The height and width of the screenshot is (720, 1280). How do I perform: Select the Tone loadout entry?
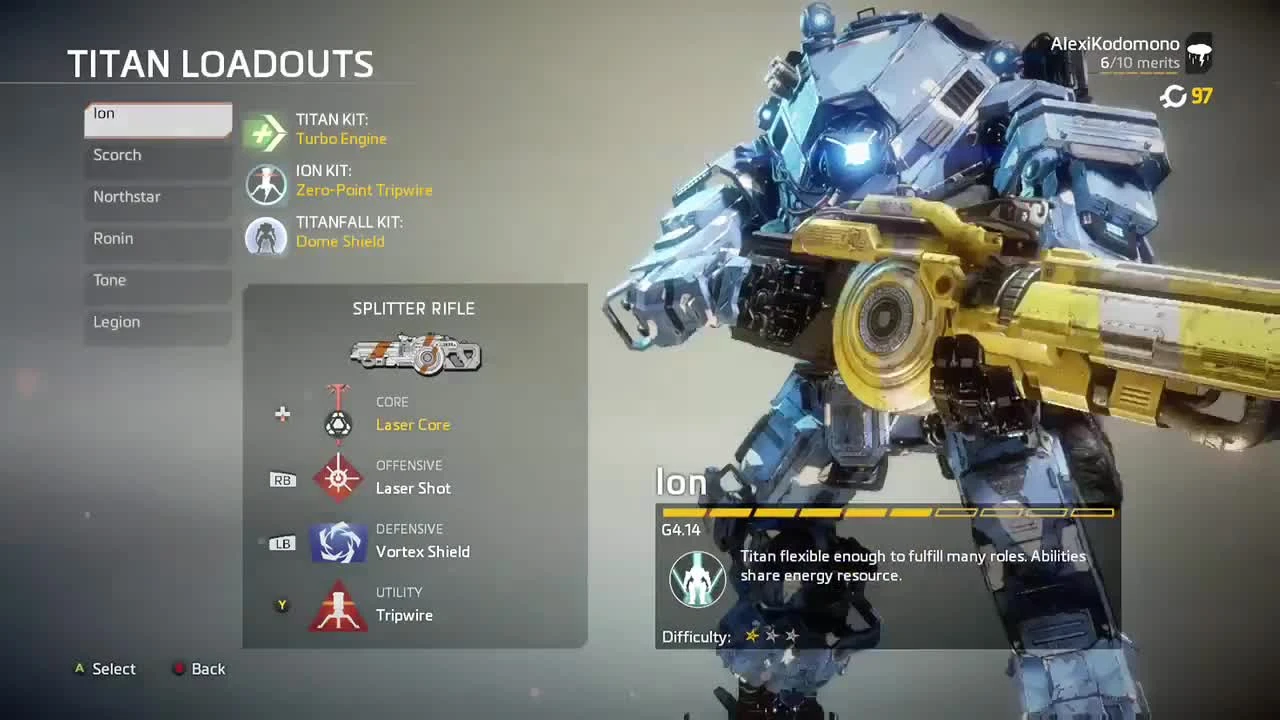157,280
